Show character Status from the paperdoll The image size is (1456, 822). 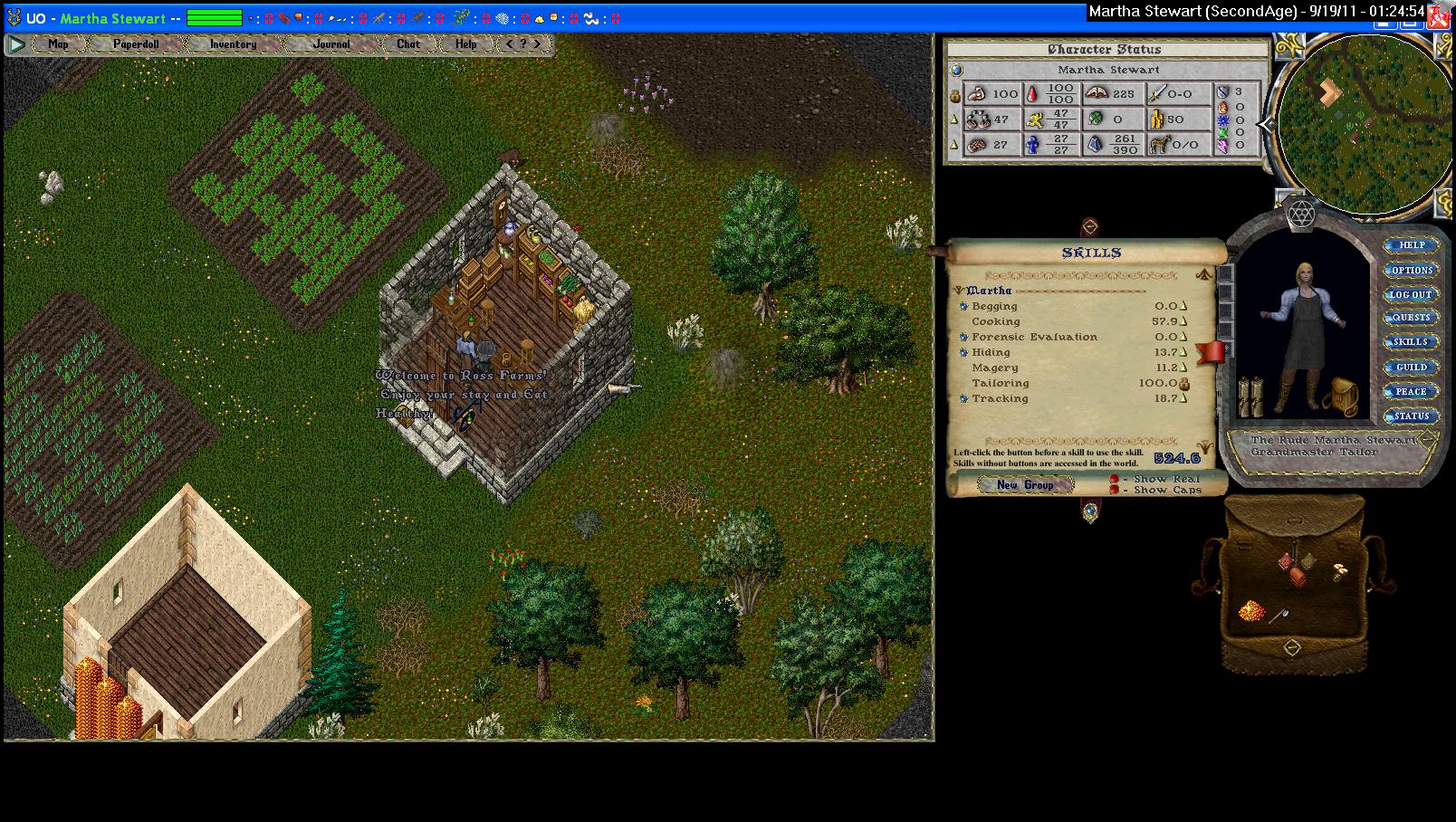click(x=1411, y=416)
